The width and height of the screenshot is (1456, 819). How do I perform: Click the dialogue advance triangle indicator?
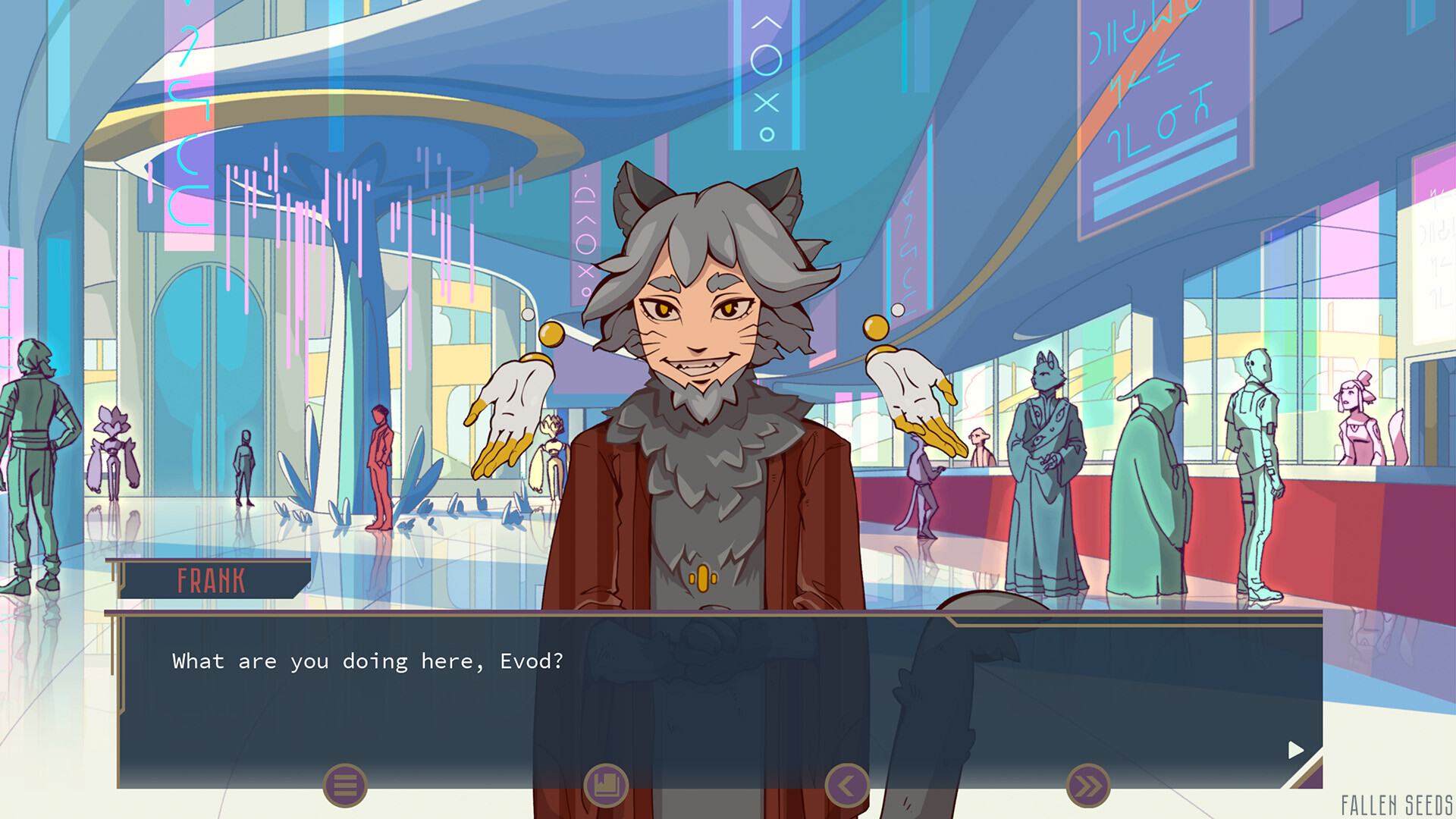click(x=1294, y=752)
